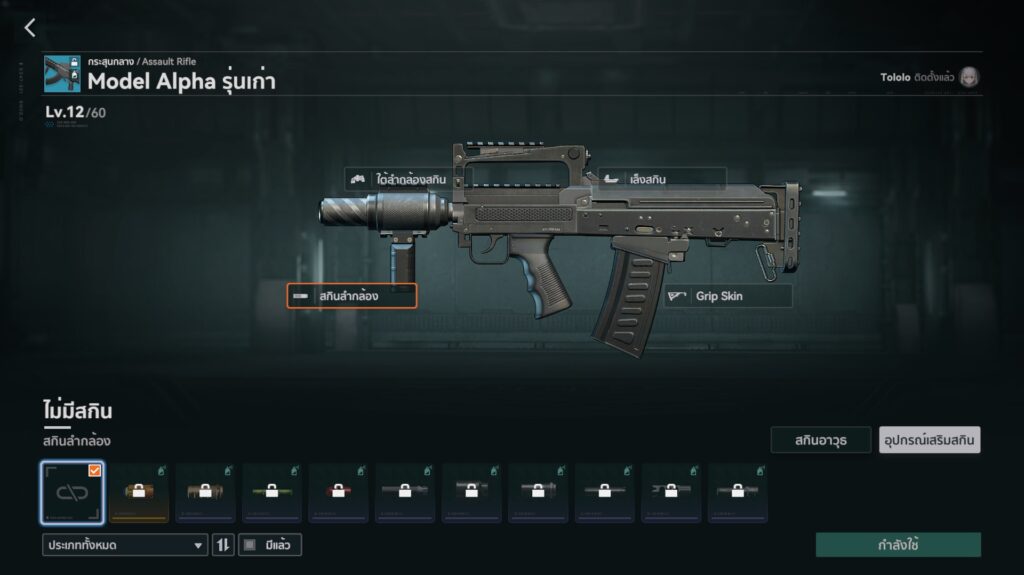Switch to the สกินอาวุธ weapon skin tab
The width and height of the screenshot is (1024, 575).
pyautogui.click(x=820, y=440)
